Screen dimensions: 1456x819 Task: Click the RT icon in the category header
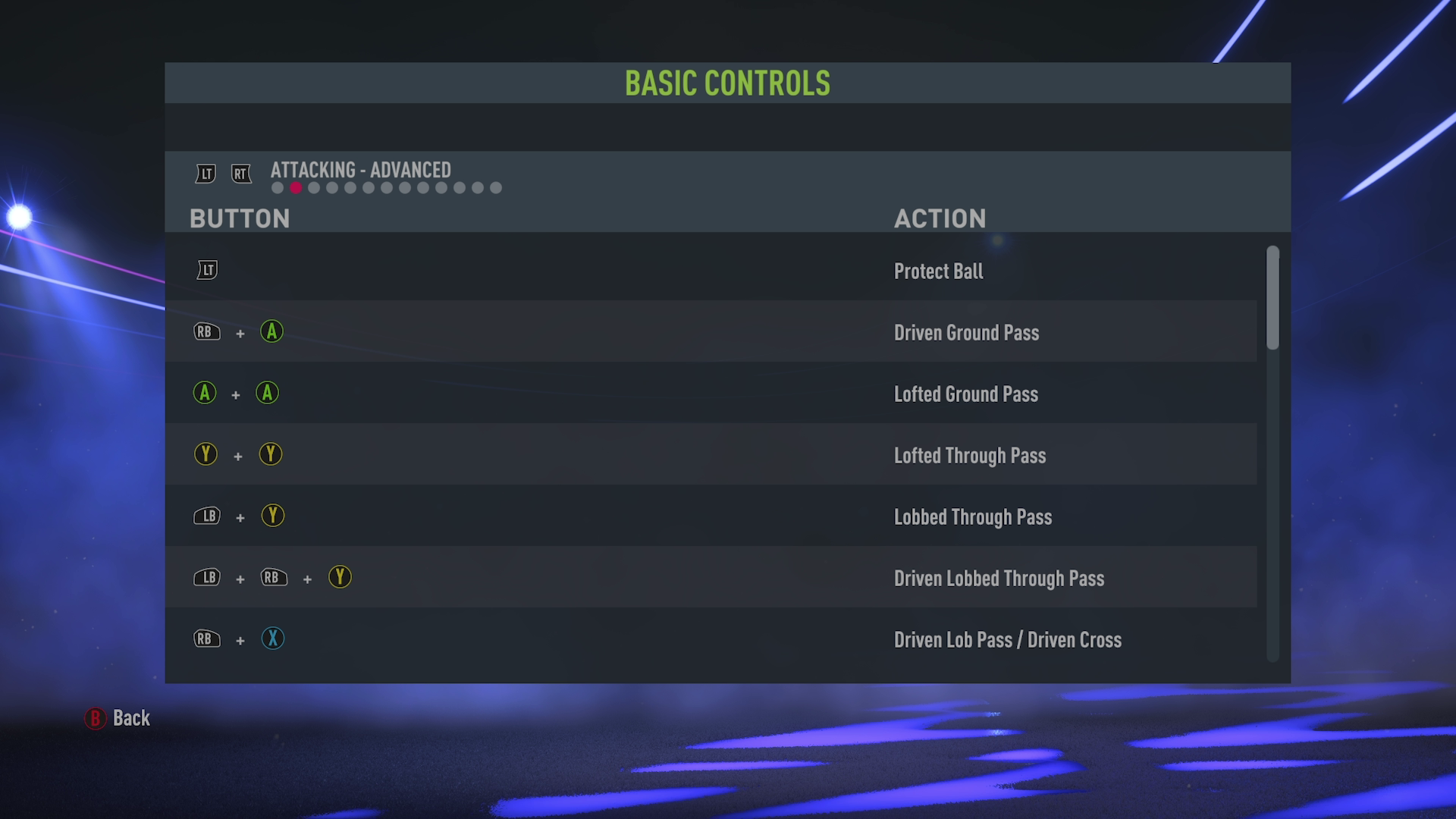click(241, 173)
